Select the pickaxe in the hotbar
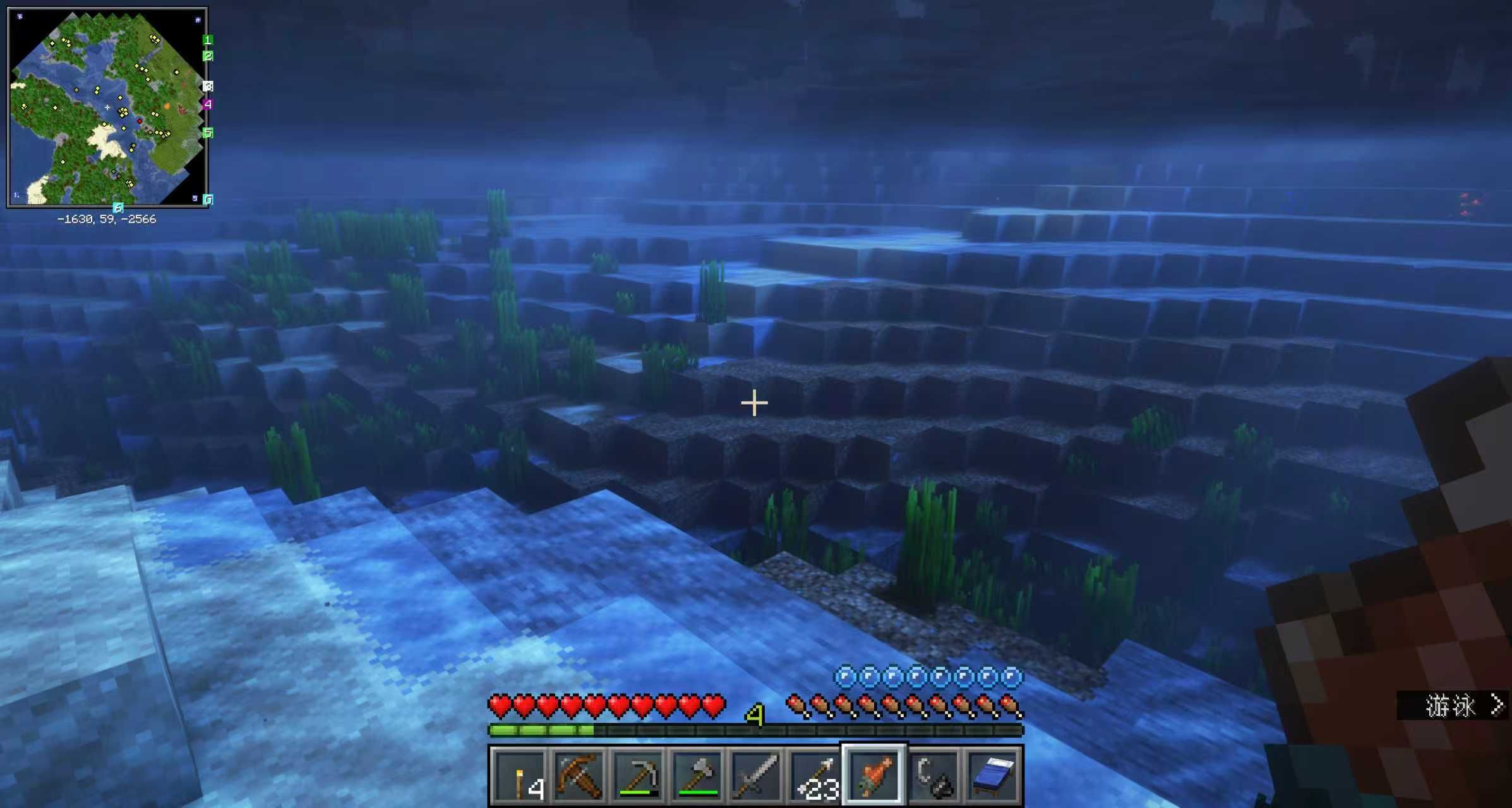 (637, 776)
